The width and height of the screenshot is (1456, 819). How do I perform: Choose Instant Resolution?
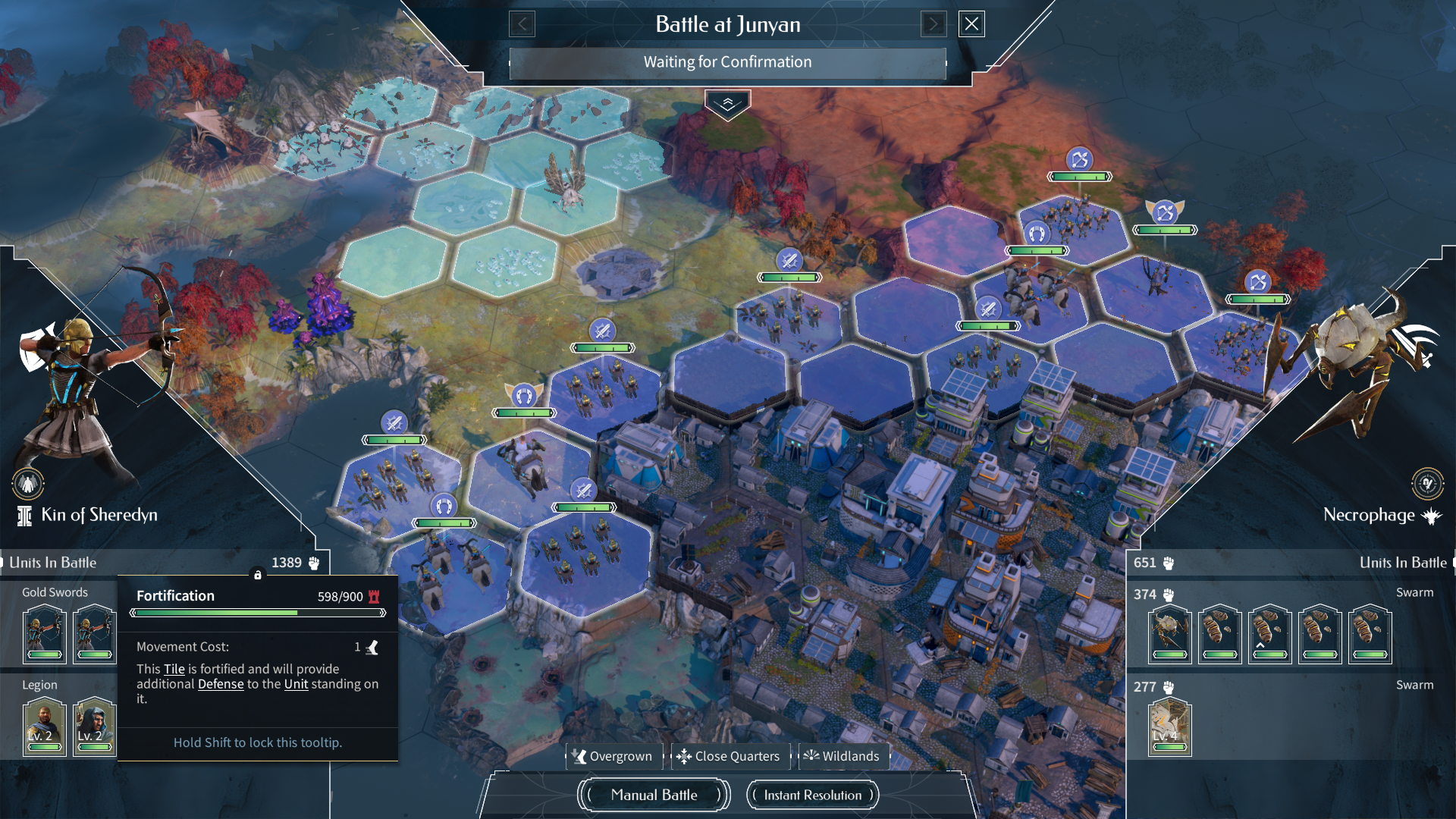[812, 795]
